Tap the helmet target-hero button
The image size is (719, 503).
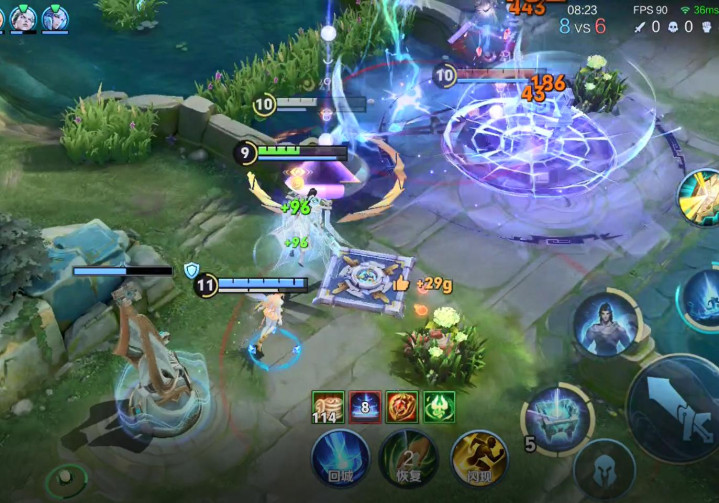(604, 471)
